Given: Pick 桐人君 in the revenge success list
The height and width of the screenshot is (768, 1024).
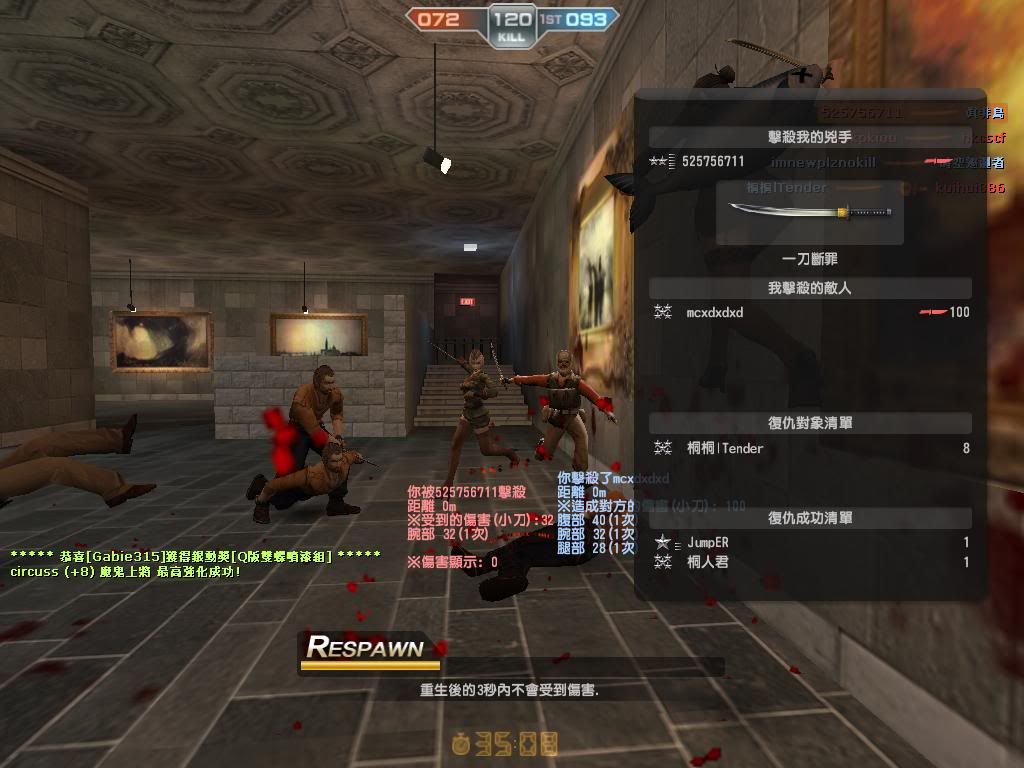Looking at the screenshot, I should pos(707,562).
